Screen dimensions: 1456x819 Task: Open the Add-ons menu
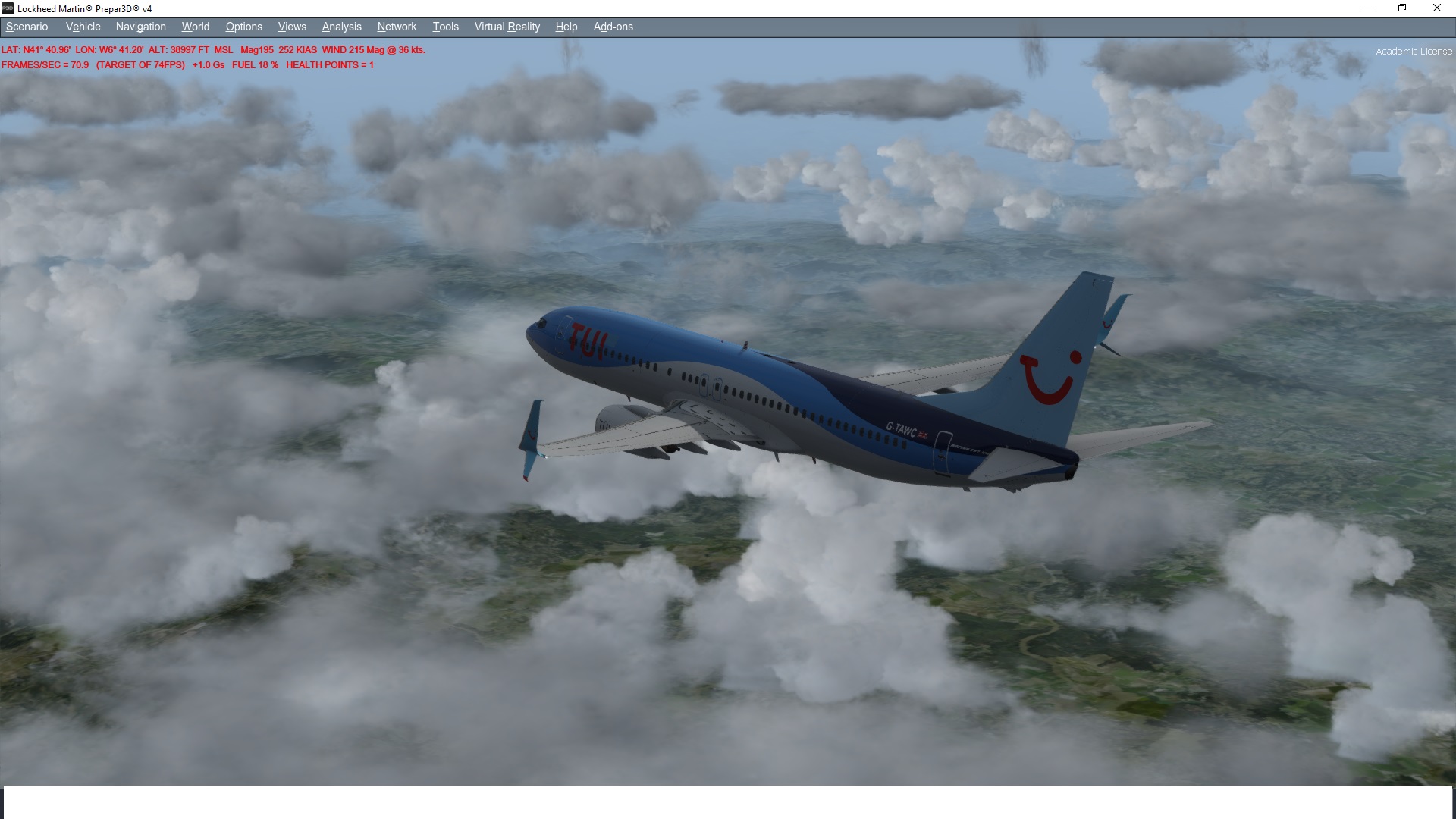613,27
